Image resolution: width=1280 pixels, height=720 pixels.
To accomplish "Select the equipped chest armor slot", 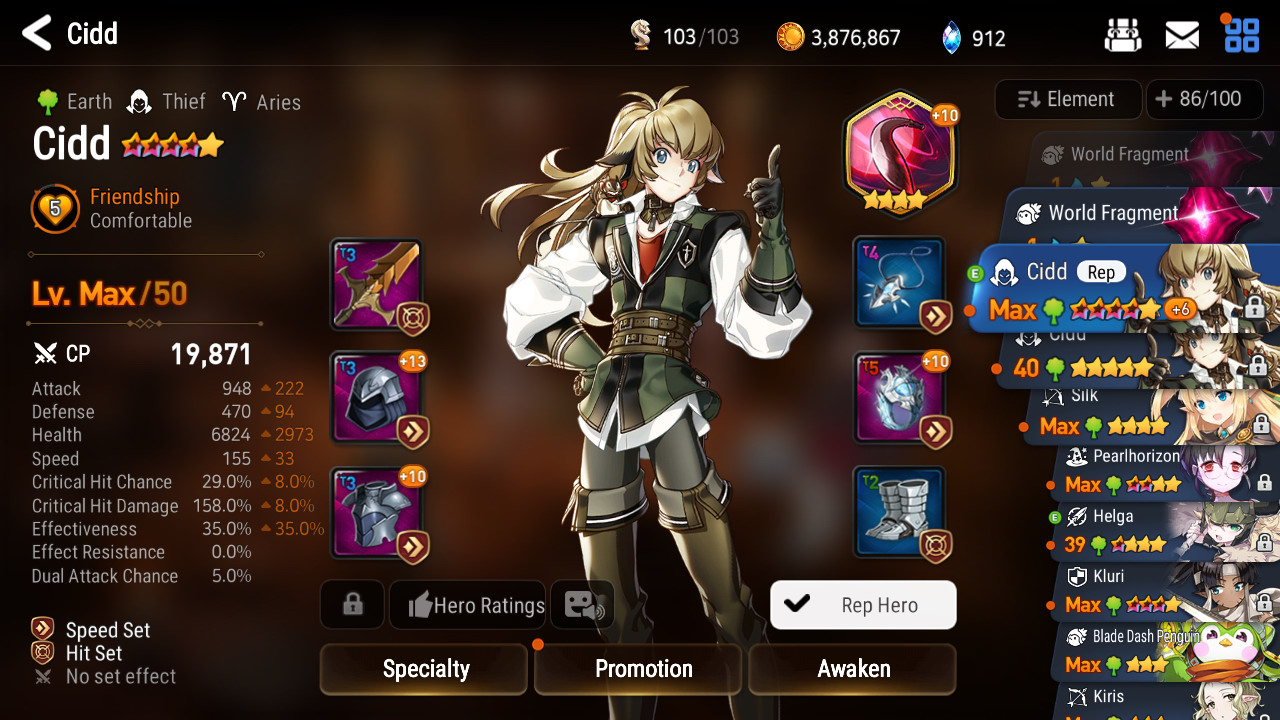I will click(x=376, y=513).
